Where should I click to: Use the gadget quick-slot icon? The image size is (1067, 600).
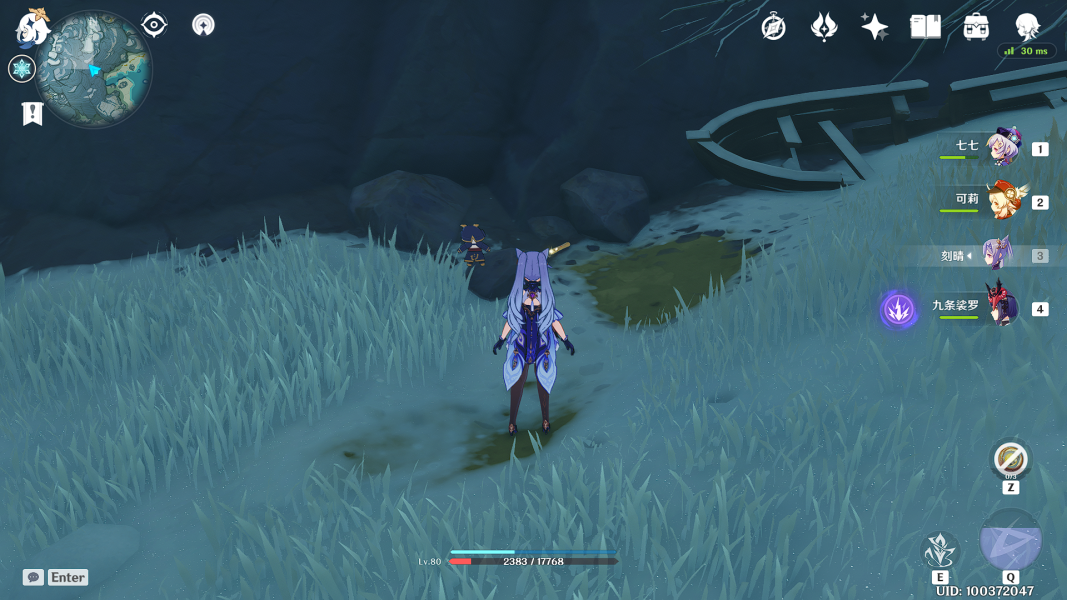pos(1011,461)
